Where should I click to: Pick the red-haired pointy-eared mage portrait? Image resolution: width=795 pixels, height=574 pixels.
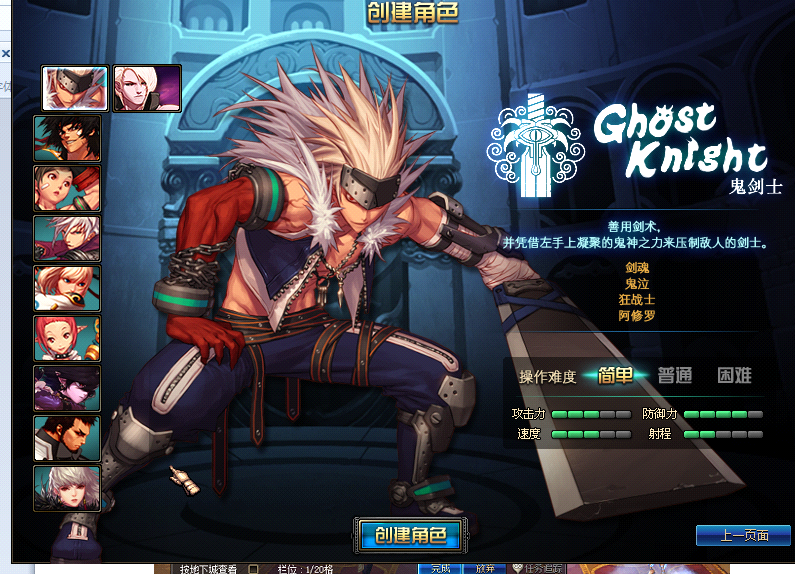[x=67, y=338]
